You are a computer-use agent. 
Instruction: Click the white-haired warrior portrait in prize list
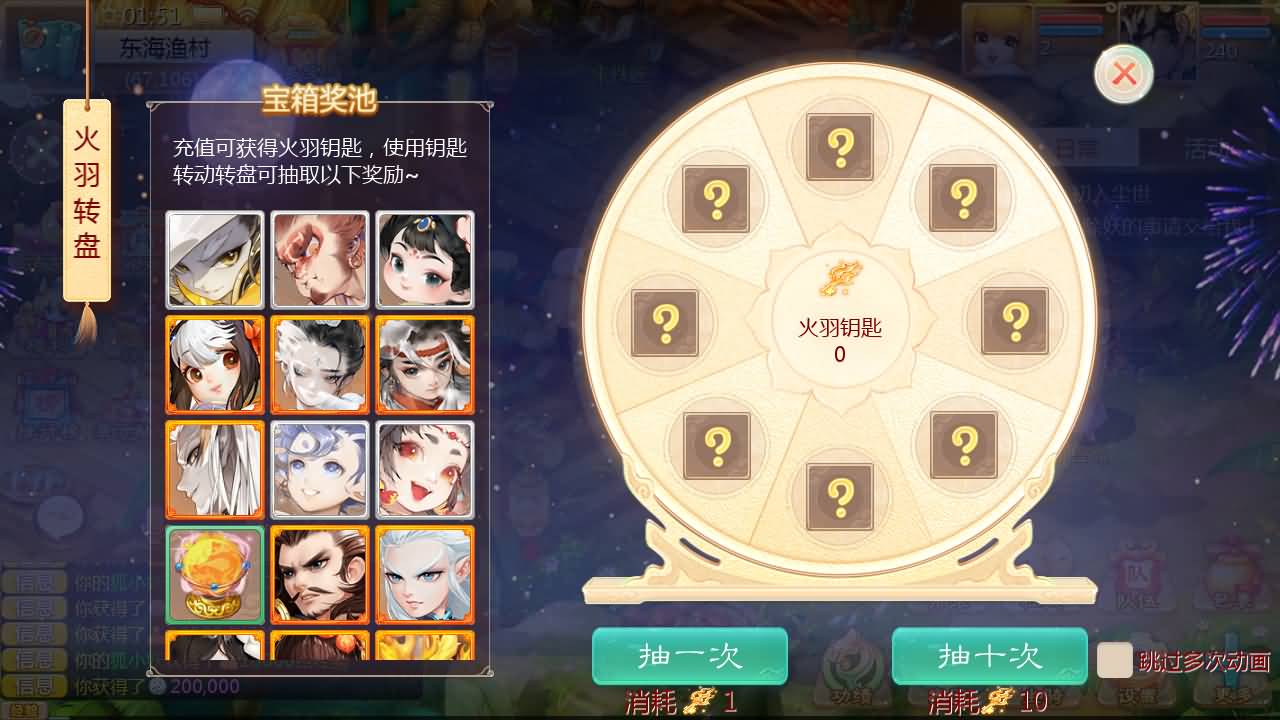(425, 575)
